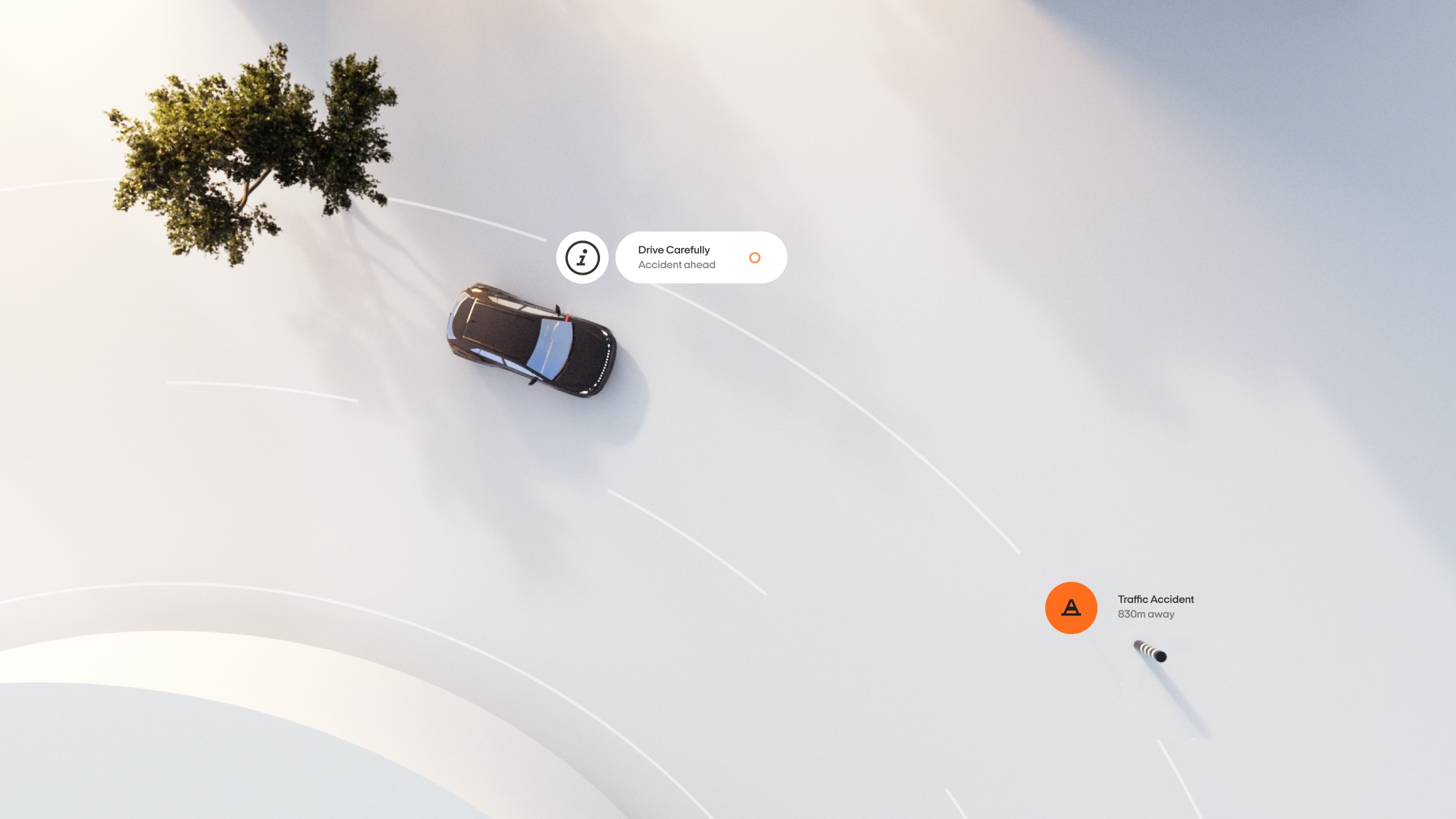Click the circular info icon
This screenshot has width=1456, height=819.
pyautogui.click(x=582, y=258)
